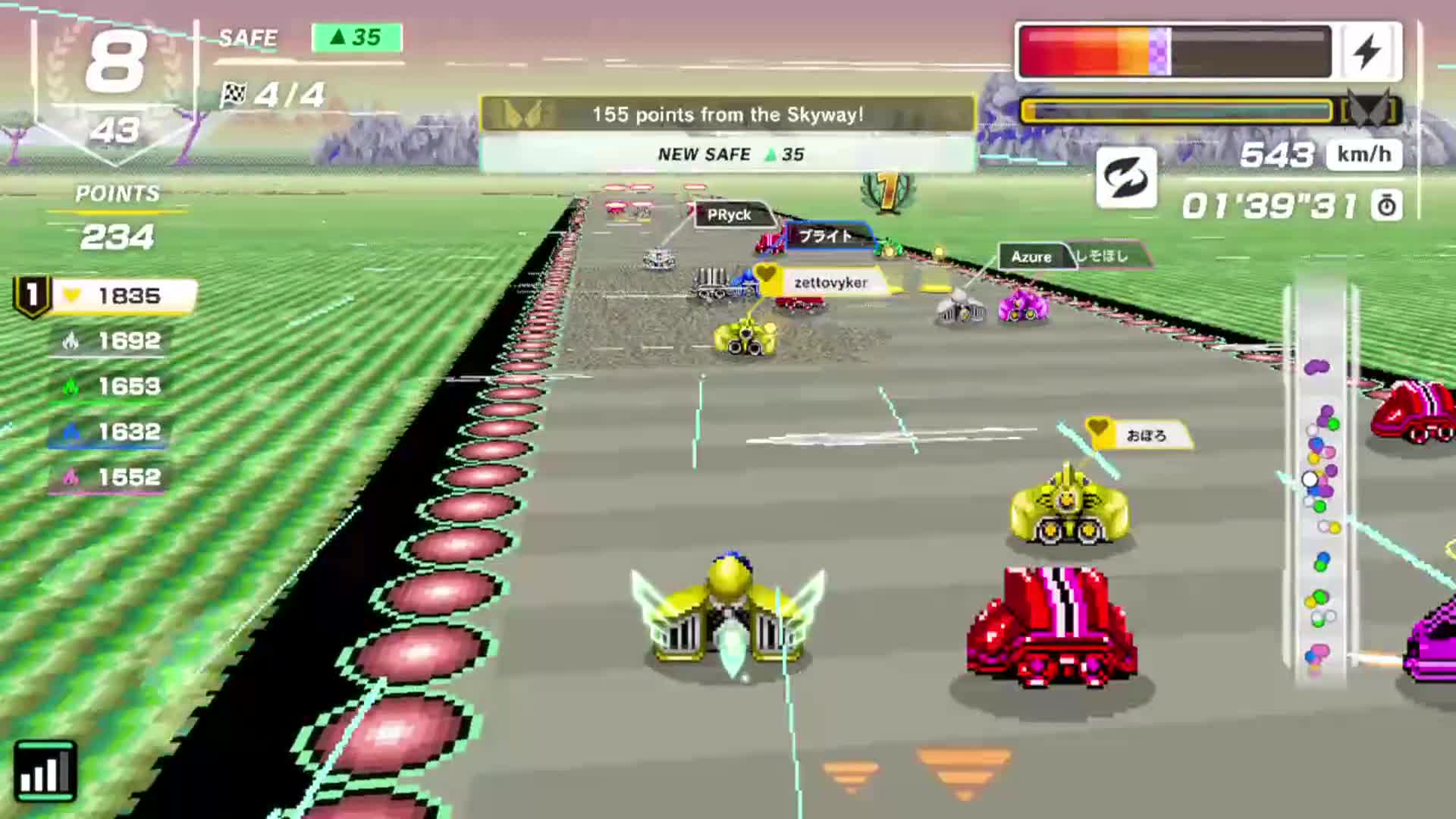Select the ブライト player name tag
1456x819 pixels.
pyautogui.click(x=827, y=236)
